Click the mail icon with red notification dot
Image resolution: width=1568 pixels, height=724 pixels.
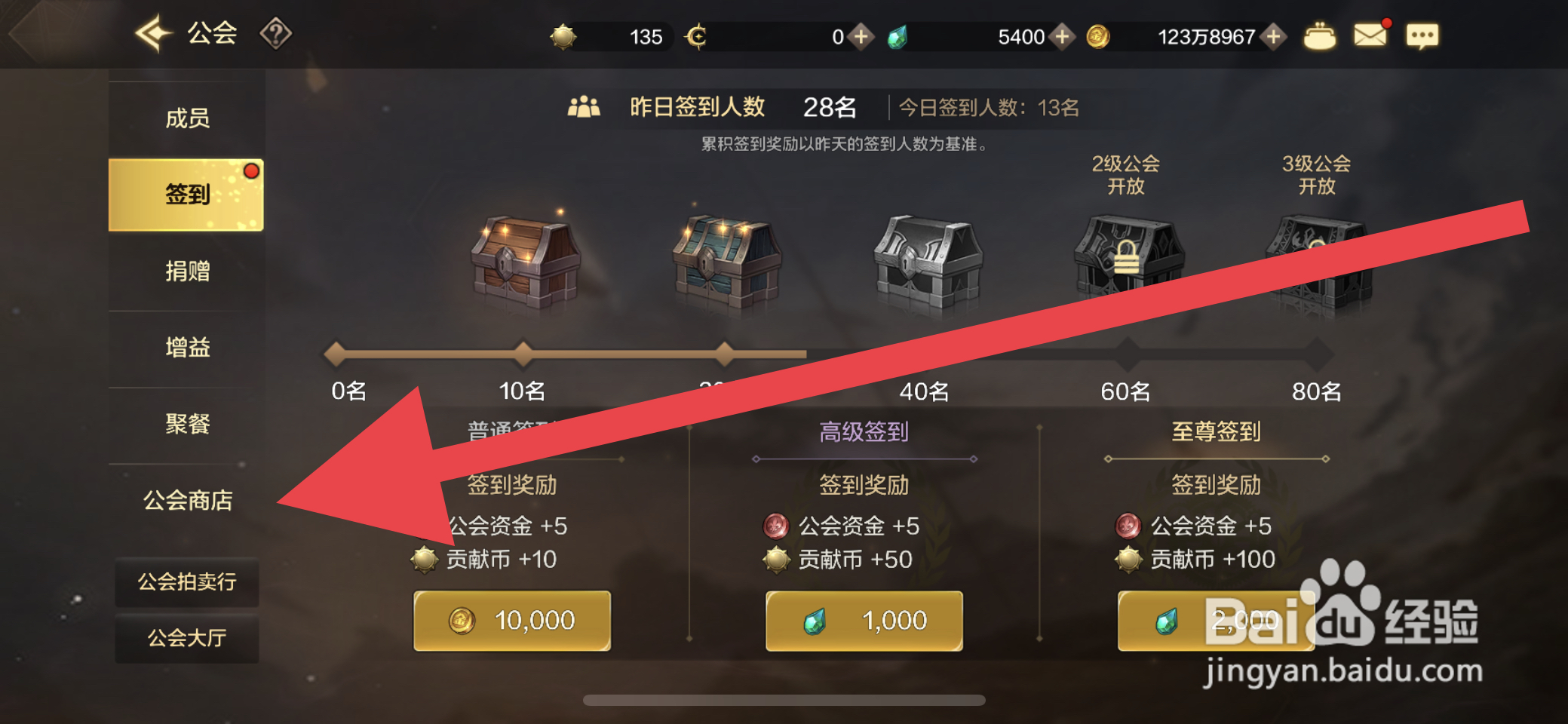coord(1371,34)
